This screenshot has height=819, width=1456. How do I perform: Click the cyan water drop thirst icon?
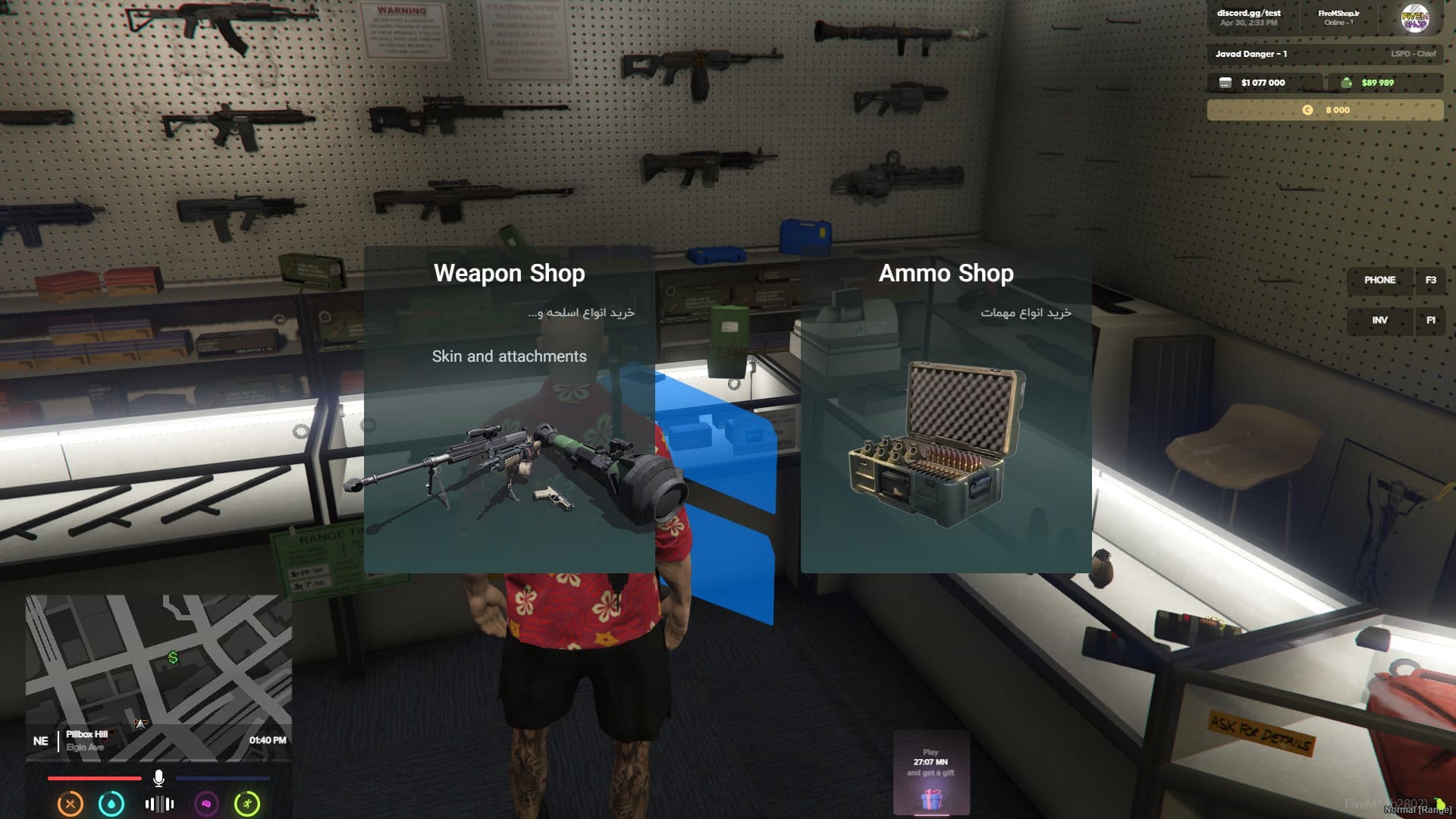(x=111, y=804)
